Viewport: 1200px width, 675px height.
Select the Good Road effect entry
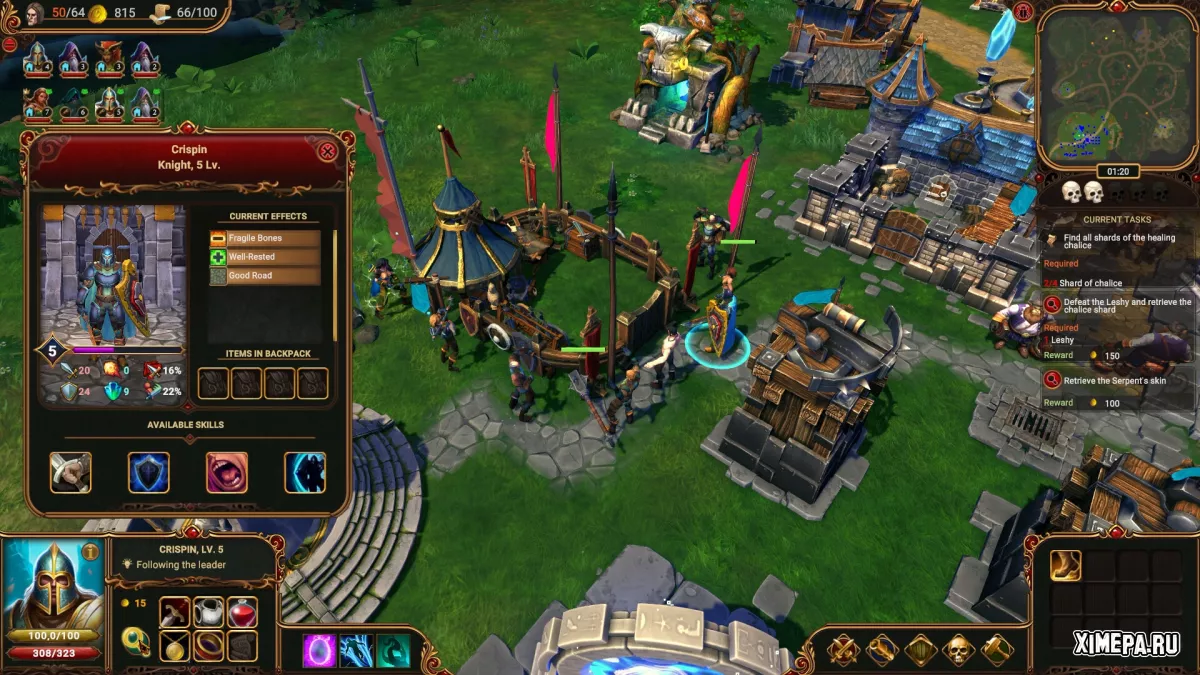pyautogui.click(x=265, y=276)
